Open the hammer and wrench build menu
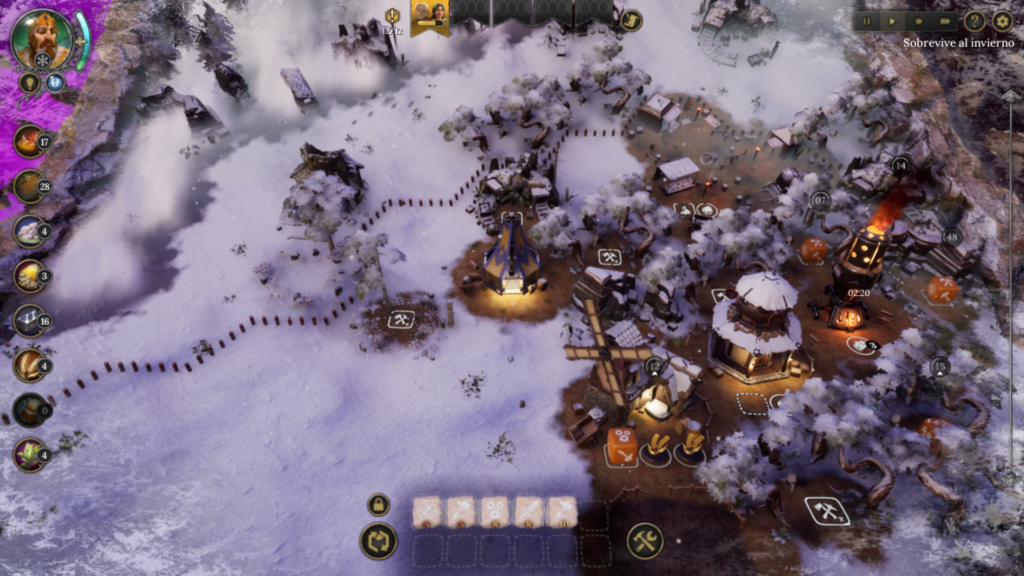The image size is (1024, 576). 645,541
